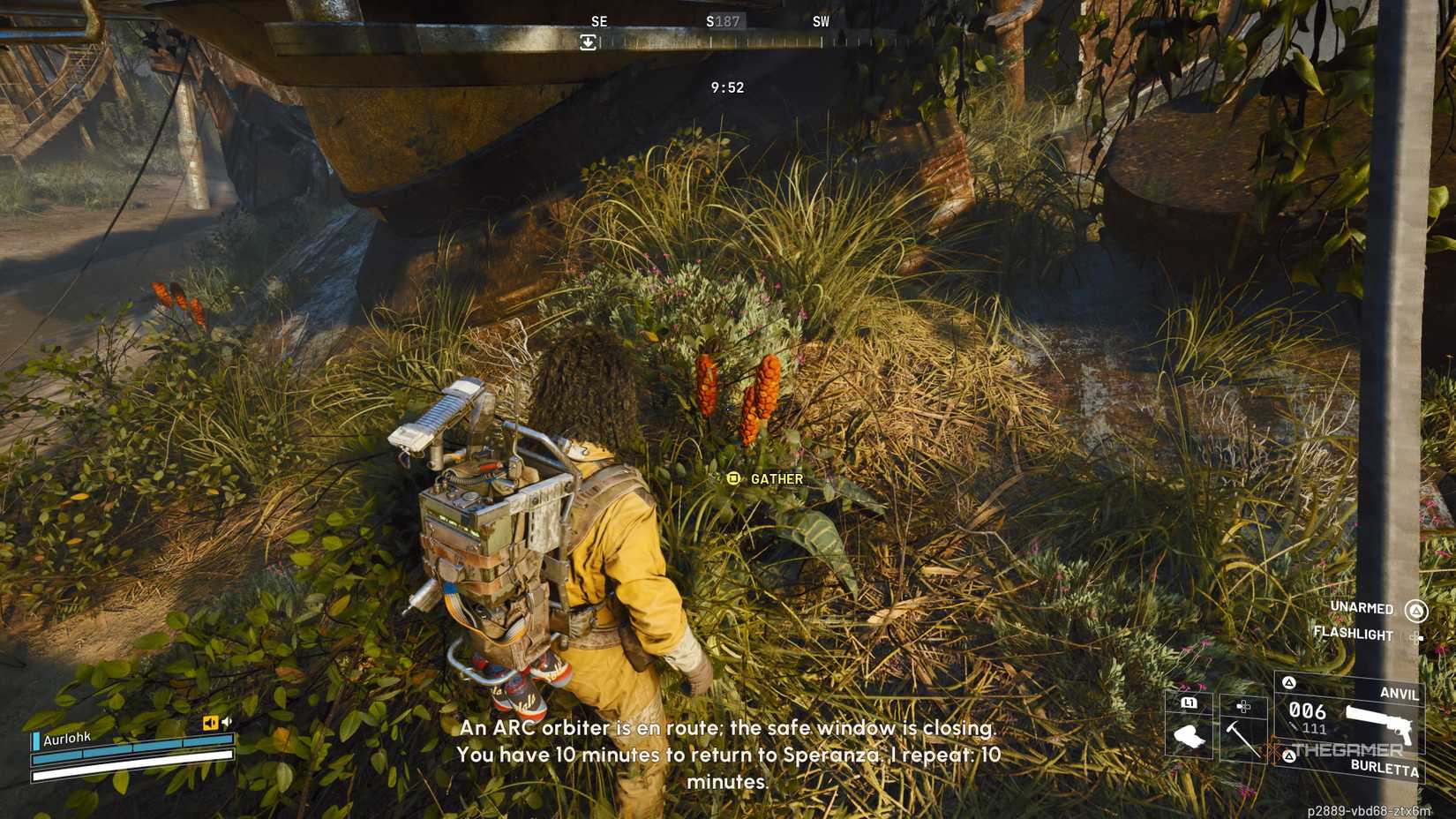This screenshot has height=819, width=1456.
Task: Click the GATHER prompt text
Action: 777,478
